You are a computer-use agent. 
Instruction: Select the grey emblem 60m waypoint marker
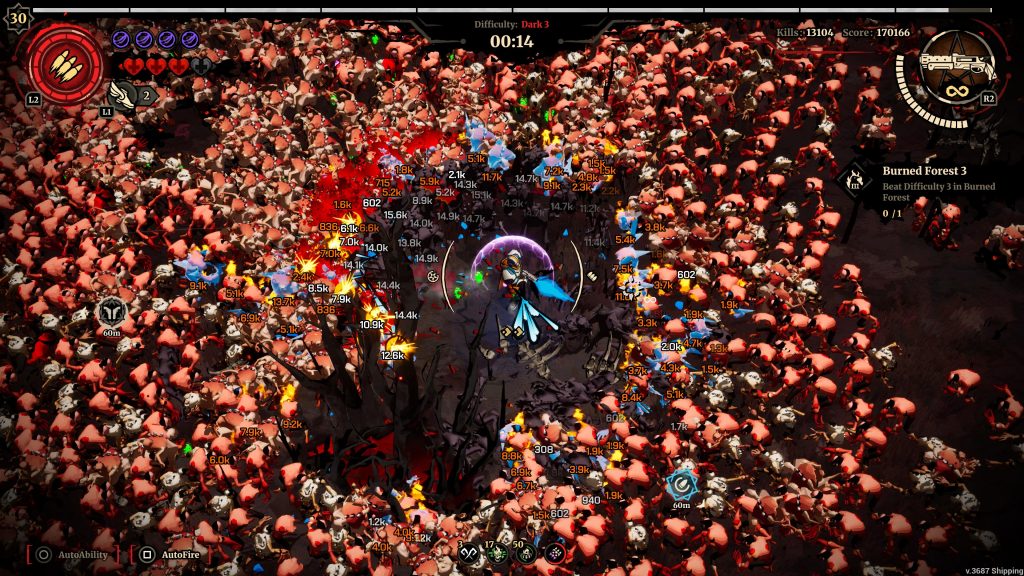[x=111, y=311]
